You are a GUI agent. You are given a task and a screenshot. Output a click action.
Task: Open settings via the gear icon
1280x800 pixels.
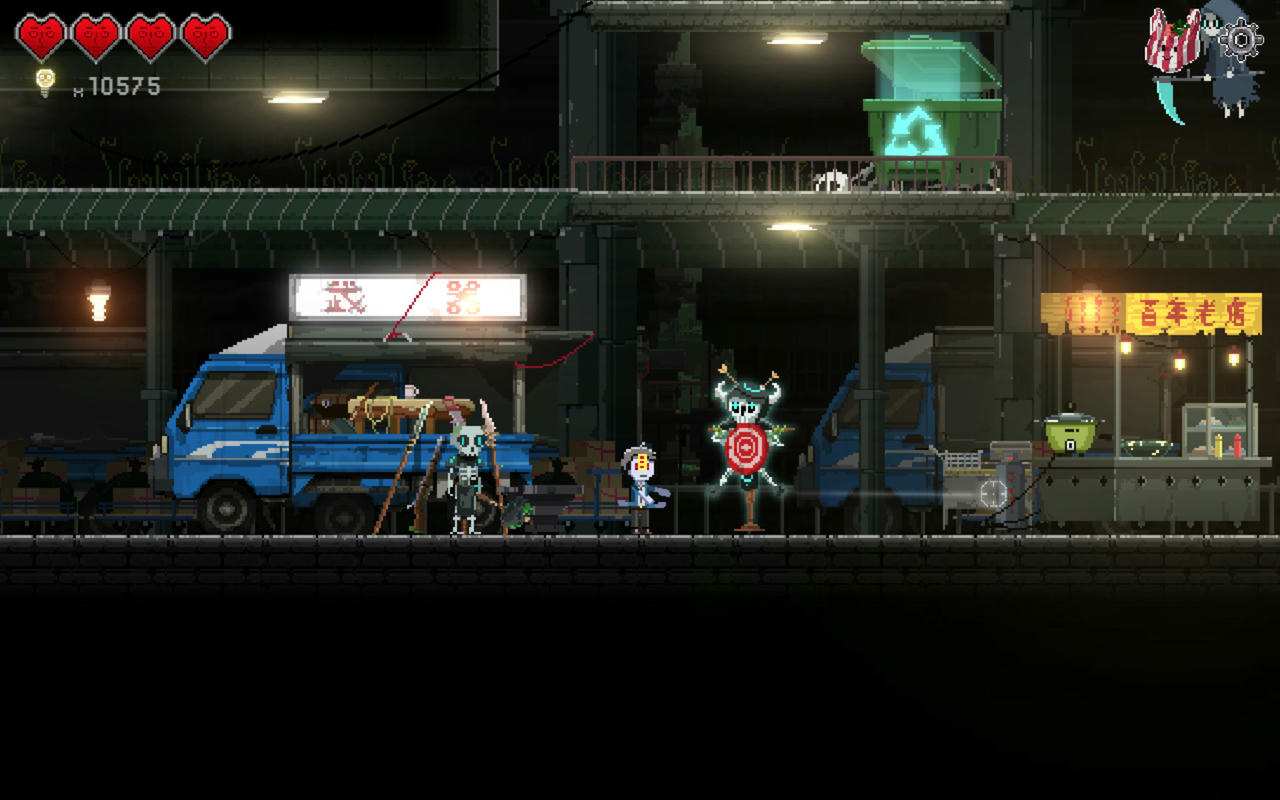click(1241, 41)
